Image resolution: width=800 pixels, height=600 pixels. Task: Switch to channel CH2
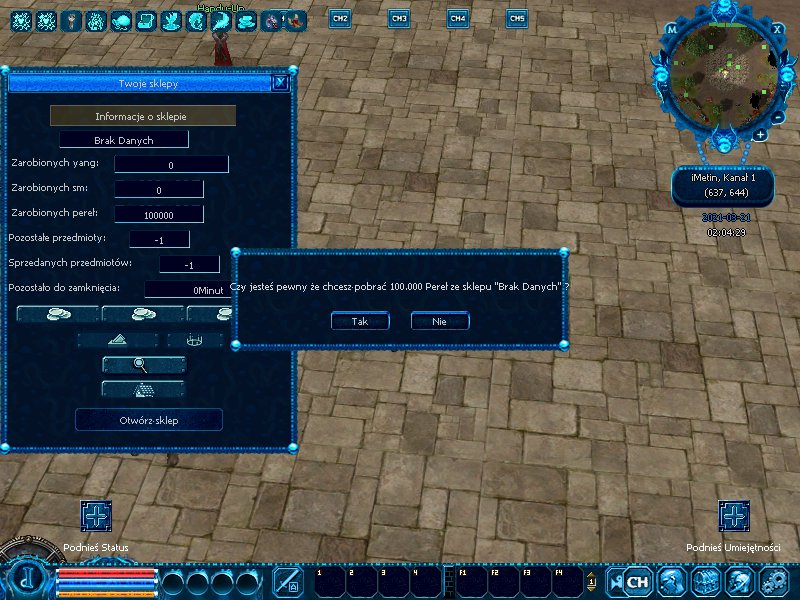(339, 18)
